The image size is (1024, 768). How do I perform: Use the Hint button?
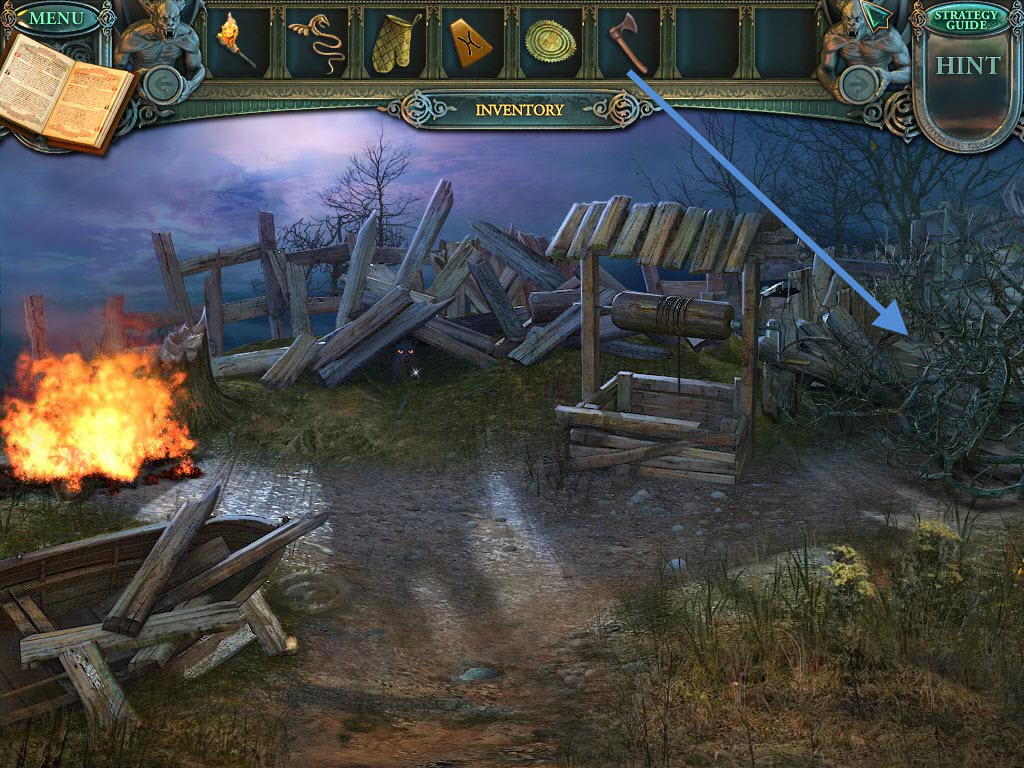(967, 66)
